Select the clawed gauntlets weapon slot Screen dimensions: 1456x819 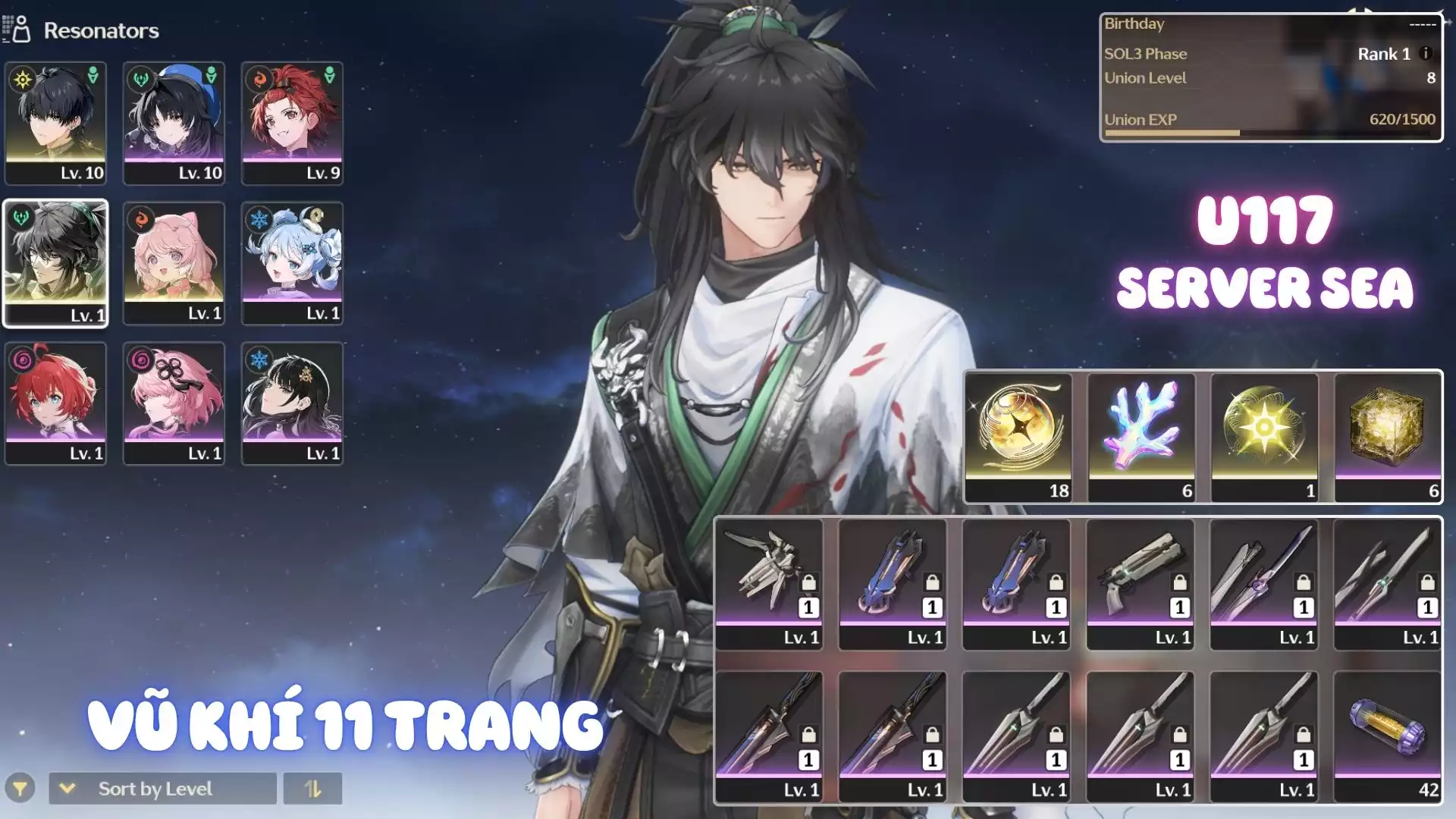(769, 584)
